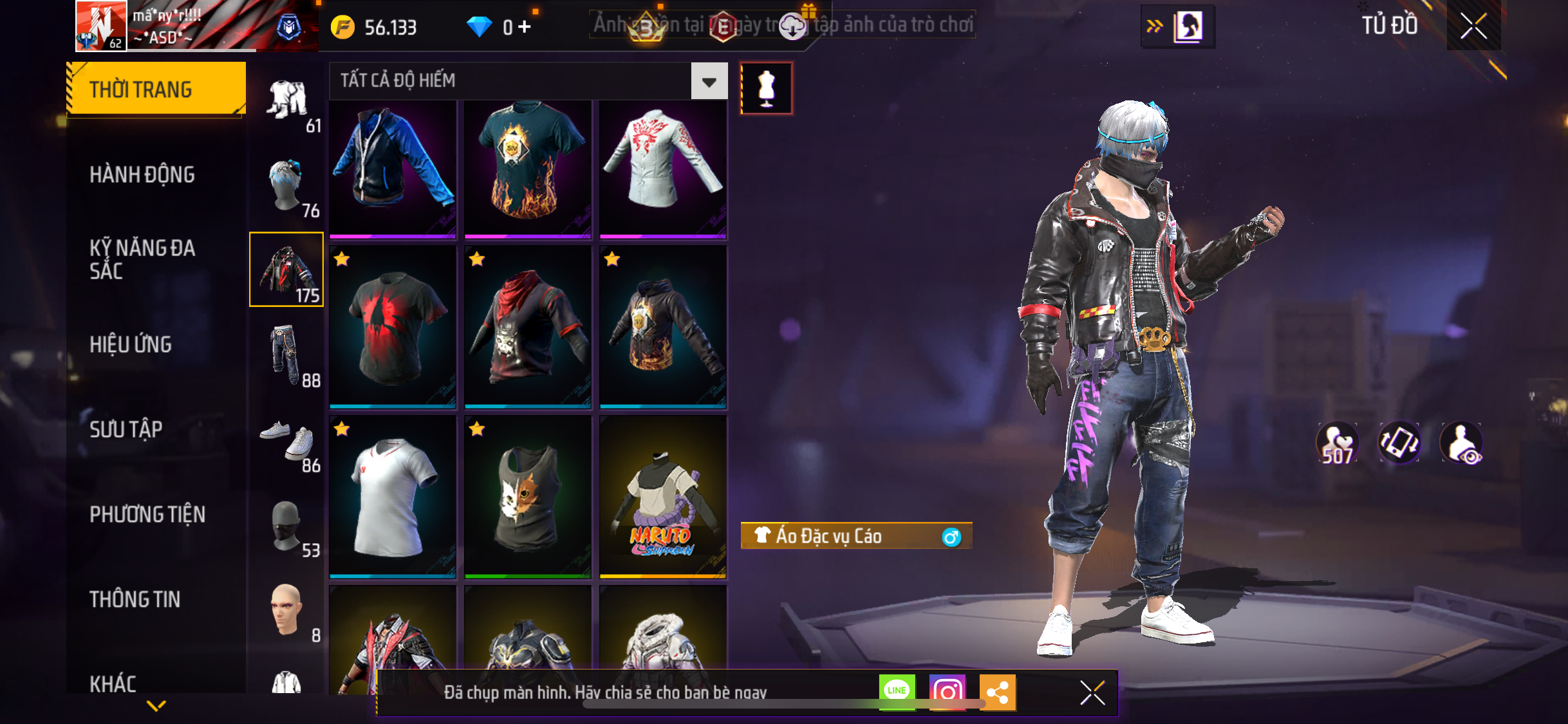Viewport: 1568px width, 724px height.
Task: Select the fox mask tank top
Action: pos(527,497)
